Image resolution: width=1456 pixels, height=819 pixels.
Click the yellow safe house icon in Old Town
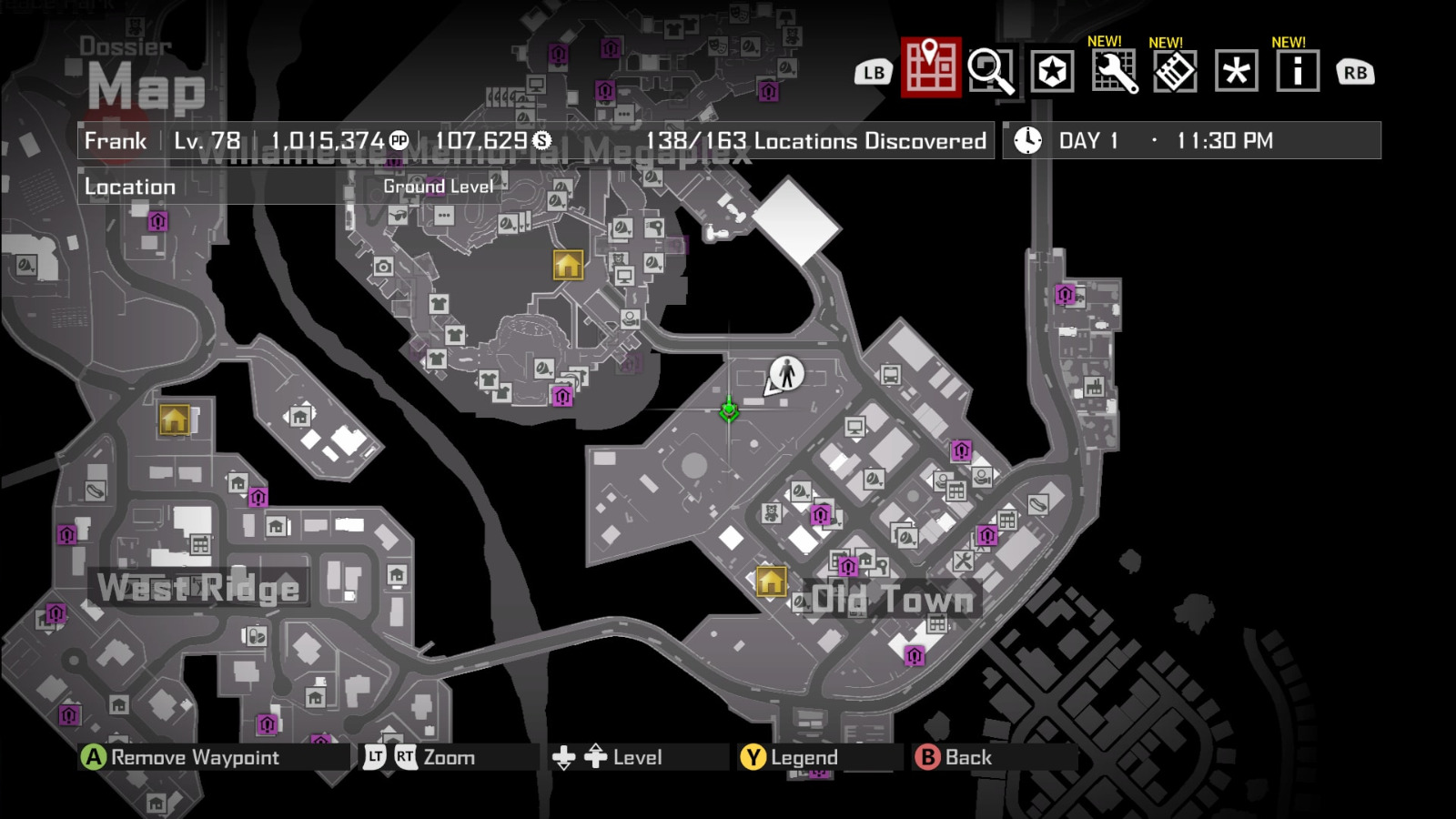[773, 579]
